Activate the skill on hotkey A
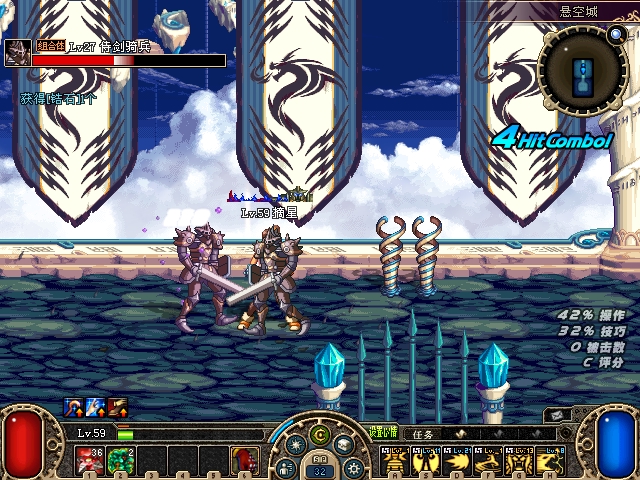 tap(395, 460)
